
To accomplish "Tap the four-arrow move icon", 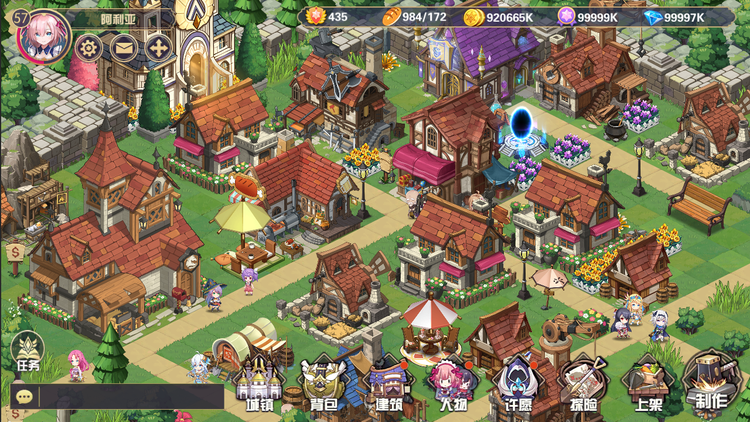I will click(x=157, y=47).
